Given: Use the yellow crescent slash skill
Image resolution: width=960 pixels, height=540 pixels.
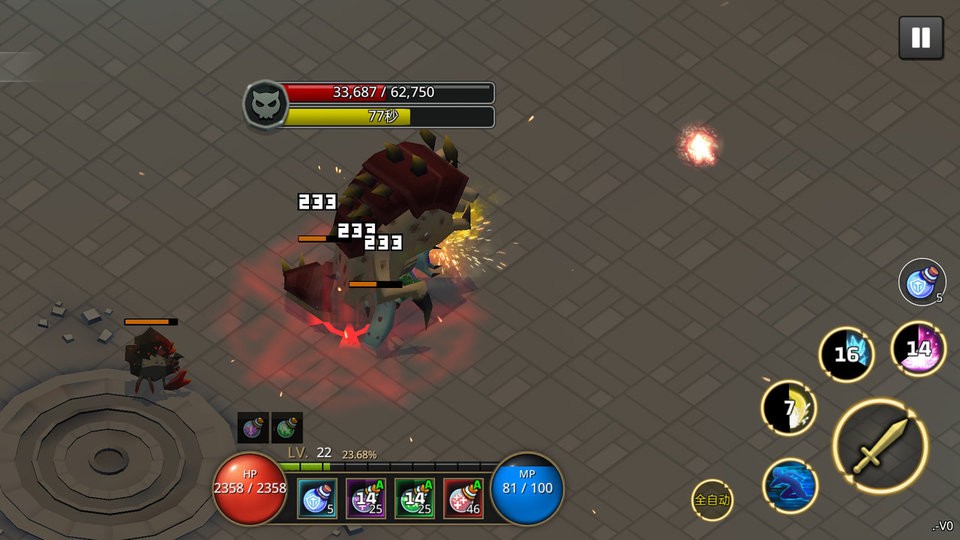Looking at the screenshot, I should [789, 408].
